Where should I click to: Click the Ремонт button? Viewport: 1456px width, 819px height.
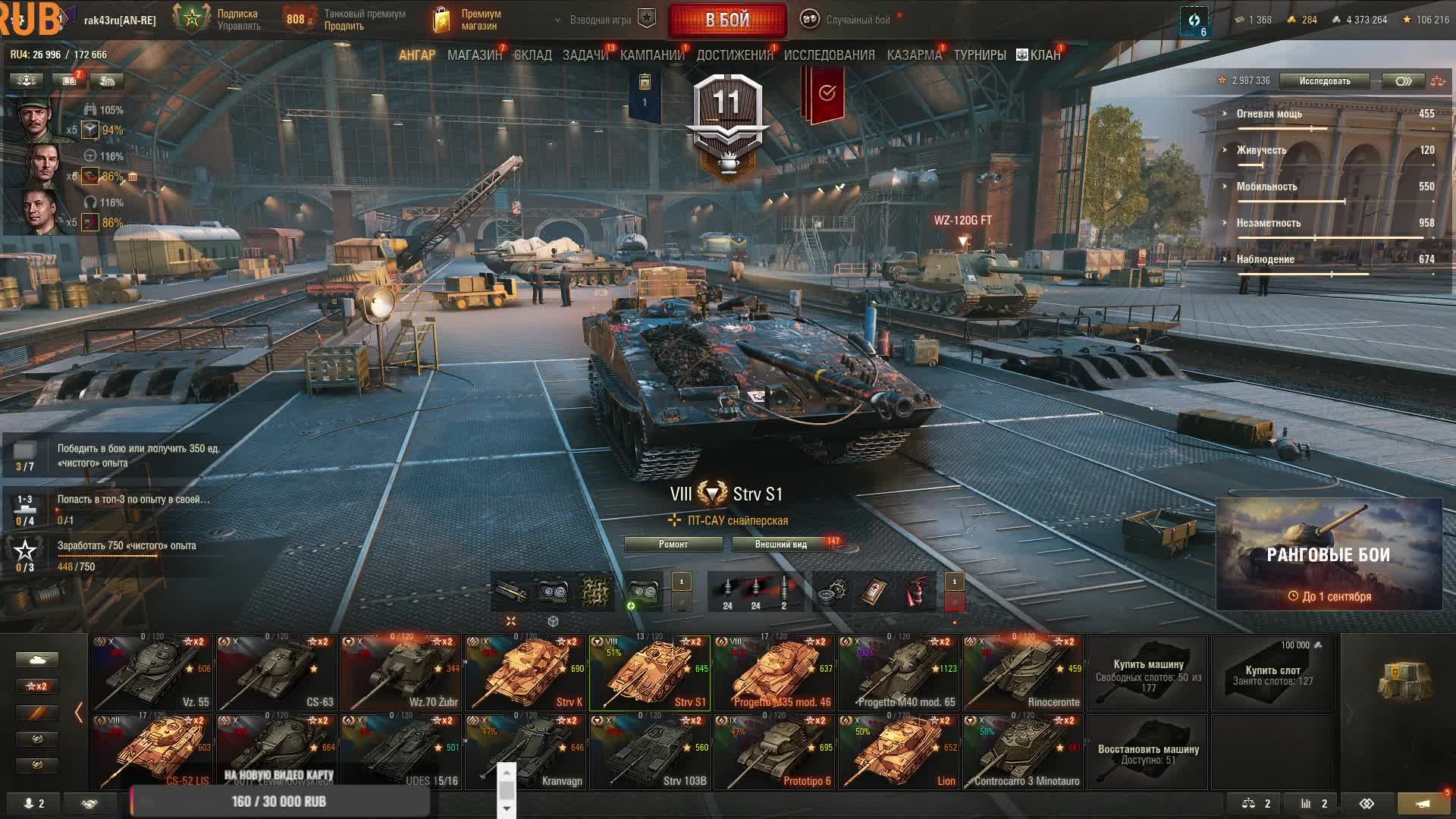tap(673, 544)
